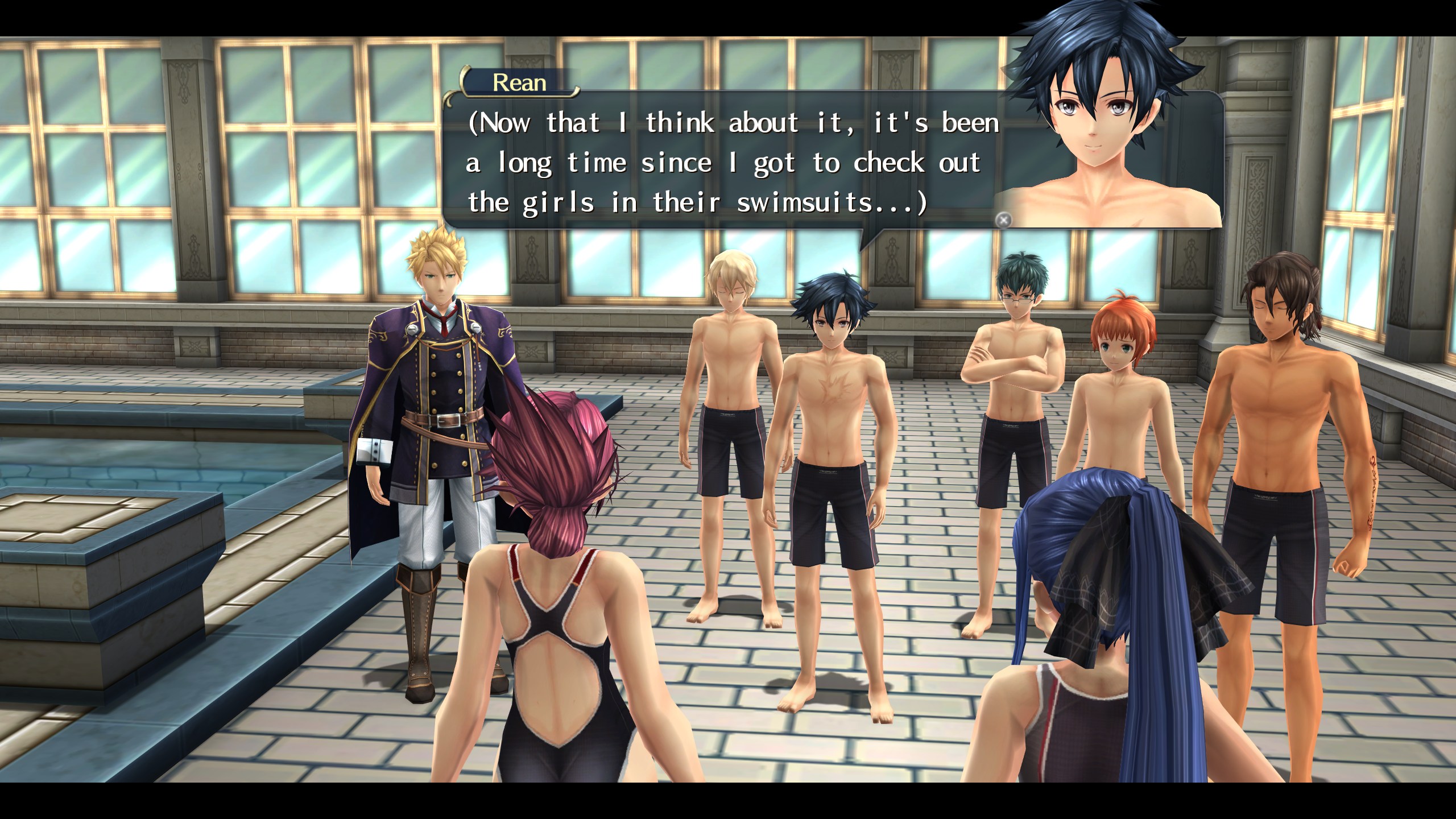
Task: Advance Rean's swimsuit dialogue text box
Action: click(1004, 220)
